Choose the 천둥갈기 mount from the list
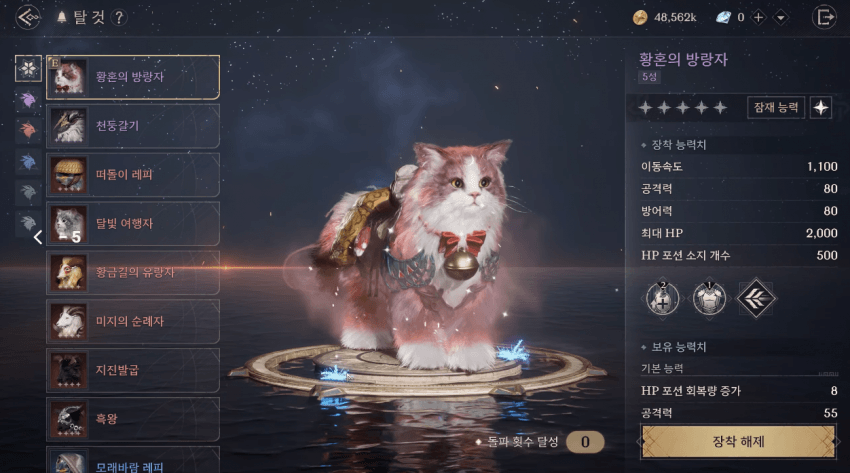The image size is (850, 473). (133, 126)
